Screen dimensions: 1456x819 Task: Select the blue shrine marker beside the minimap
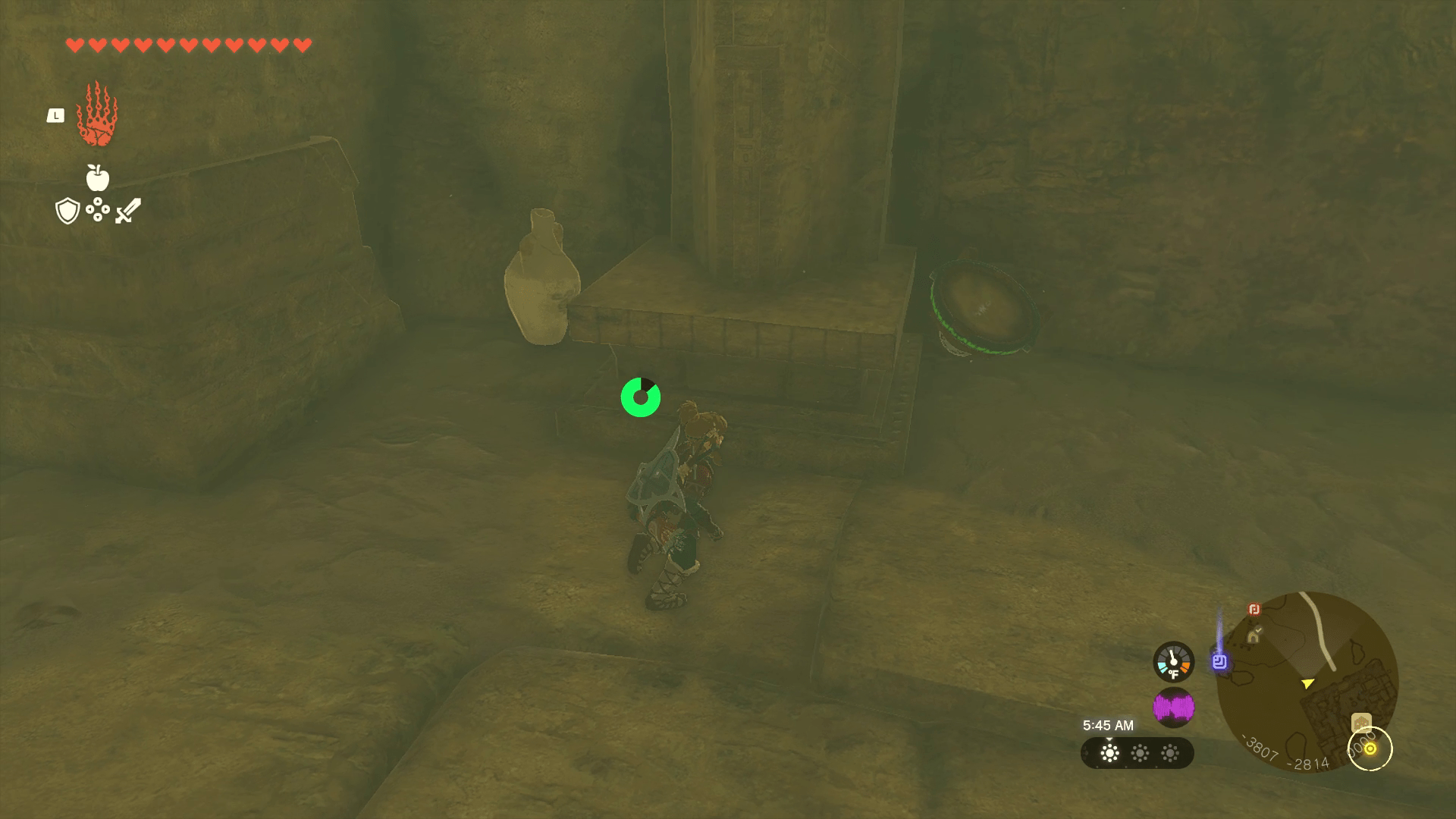click(x=1219, y=661)
